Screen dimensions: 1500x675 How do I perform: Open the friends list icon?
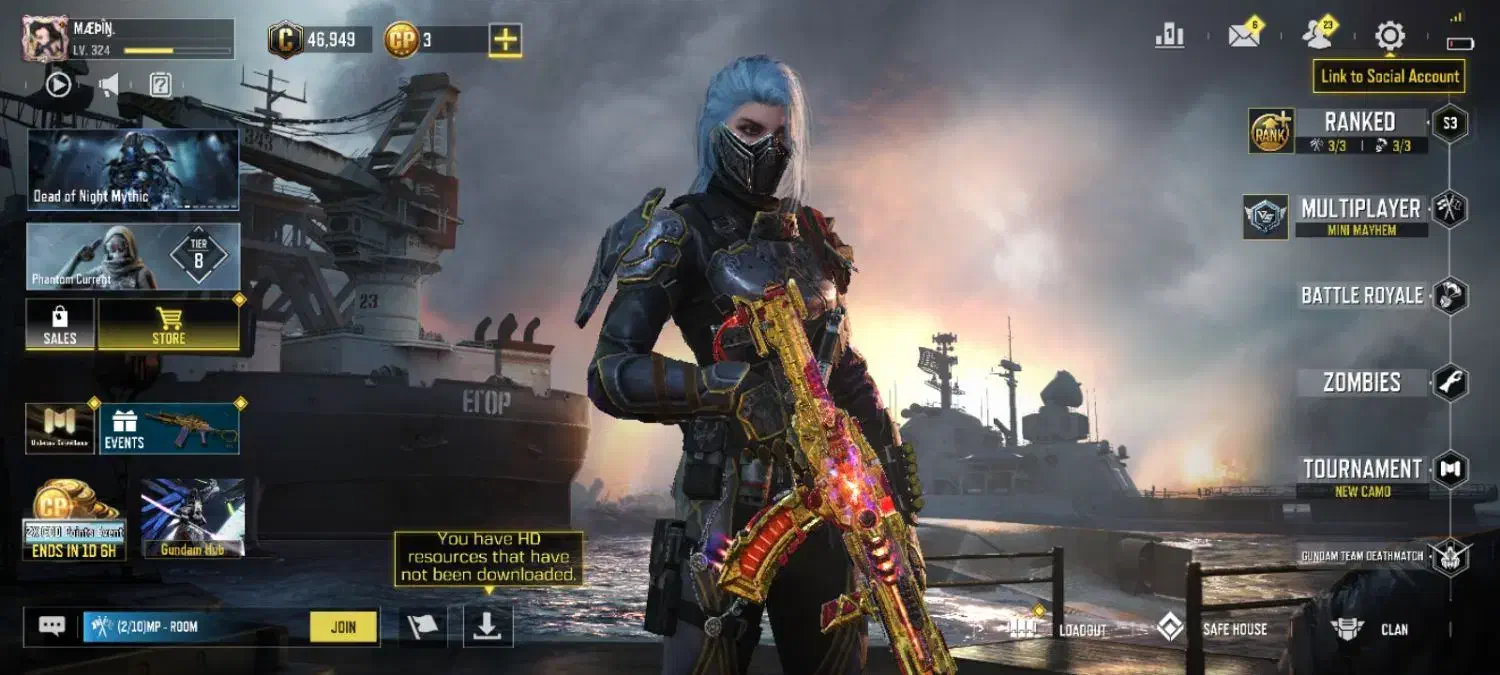click(1318, 36)
